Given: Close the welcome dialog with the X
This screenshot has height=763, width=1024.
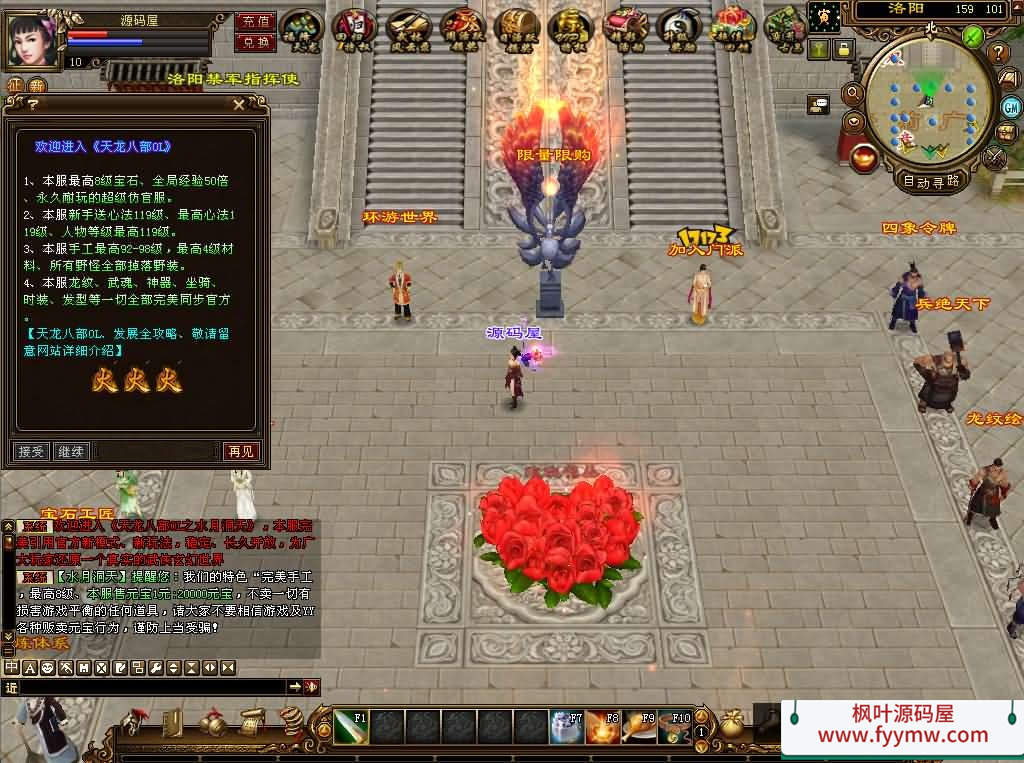Looking at the screenshot, I should coord(238,104).
